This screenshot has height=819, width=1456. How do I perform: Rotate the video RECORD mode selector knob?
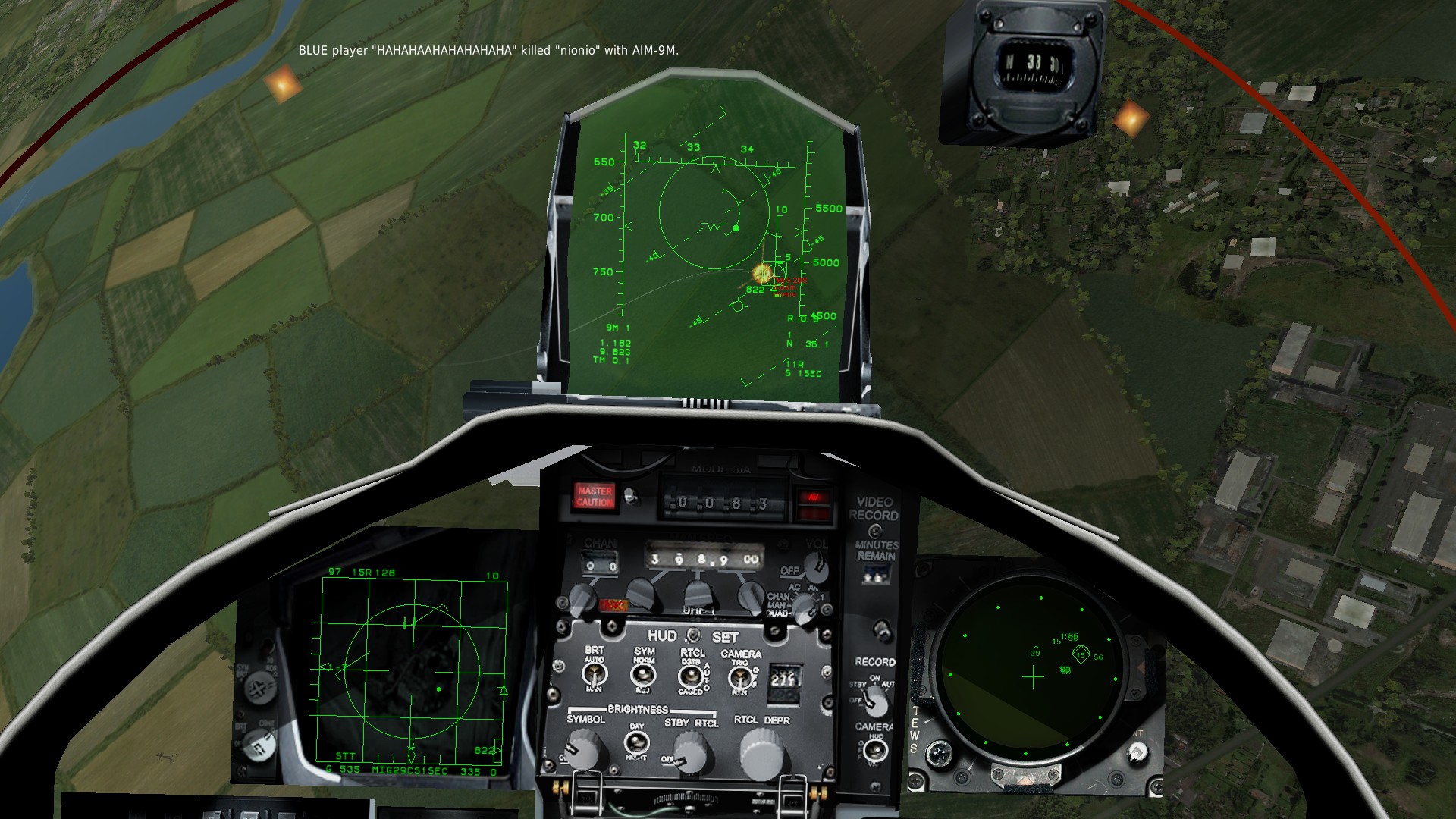876,701
